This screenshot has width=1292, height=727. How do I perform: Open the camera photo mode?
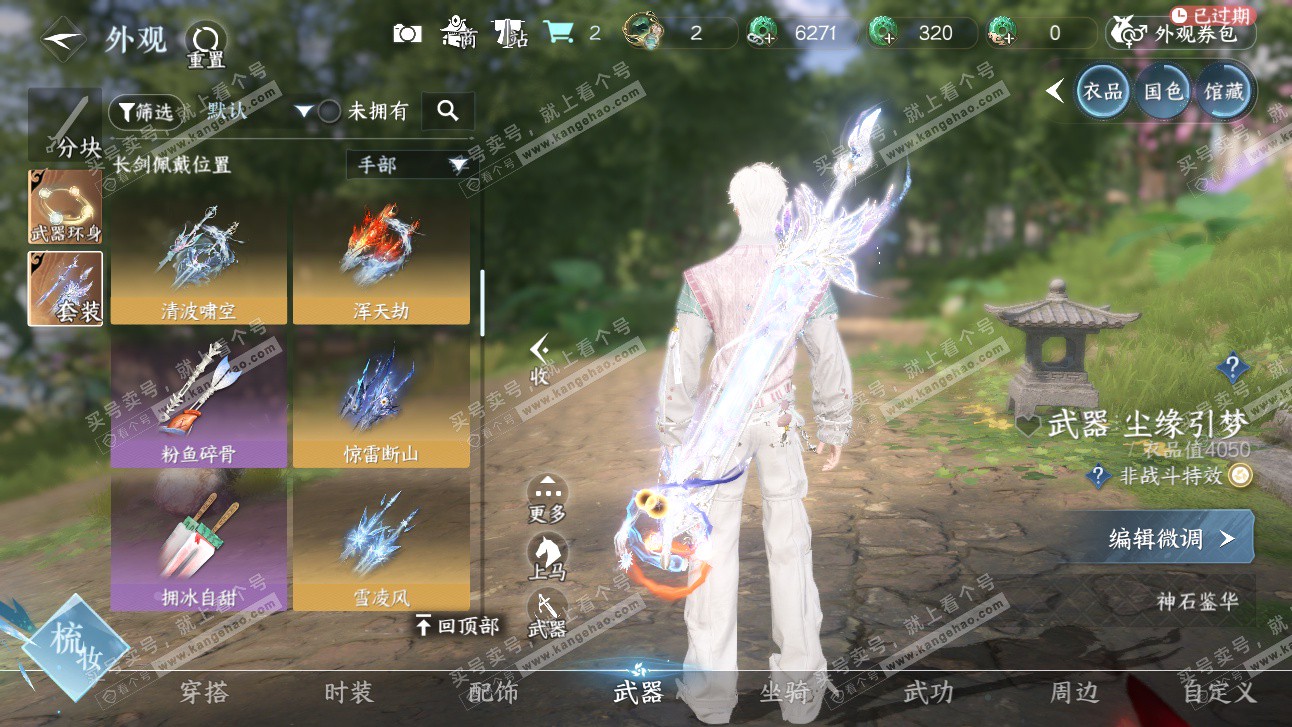coord(407,33)
